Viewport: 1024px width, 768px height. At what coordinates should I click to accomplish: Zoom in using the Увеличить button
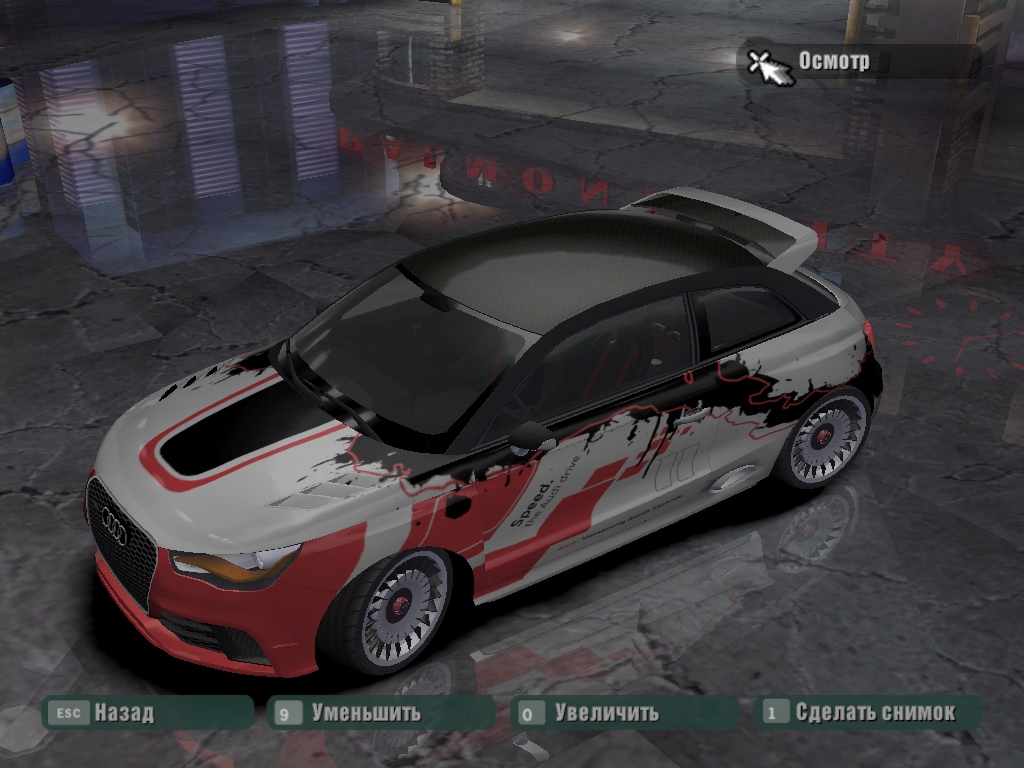tap(606, 713)
